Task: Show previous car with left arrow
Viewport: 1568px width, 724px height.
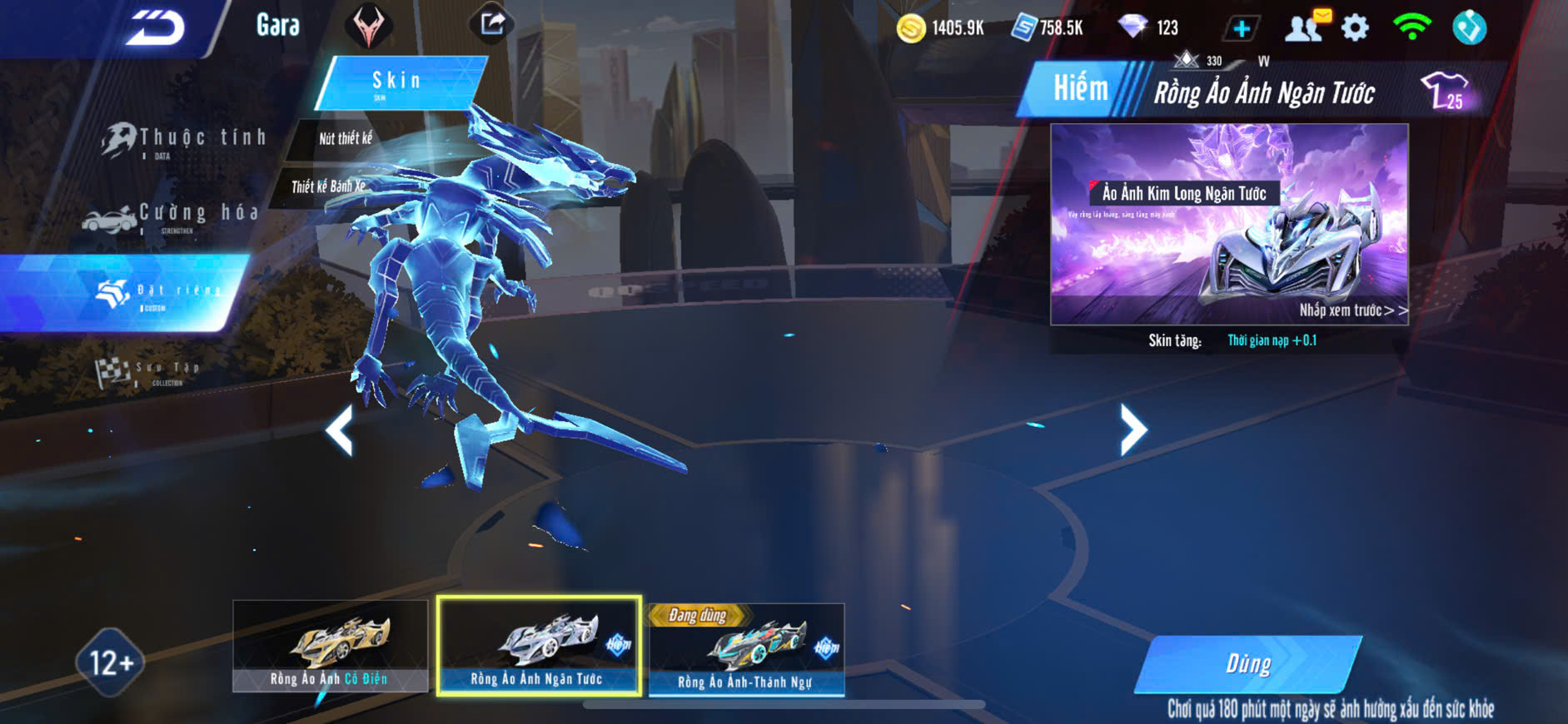Action: 339,430
